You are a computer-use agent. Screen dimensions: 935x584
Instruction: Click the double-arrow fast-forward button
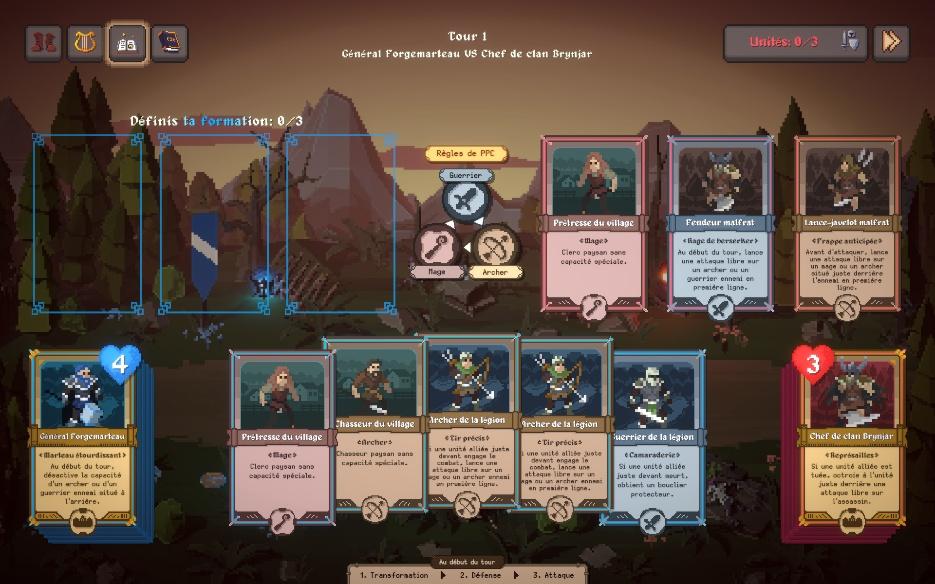(890, 42)
